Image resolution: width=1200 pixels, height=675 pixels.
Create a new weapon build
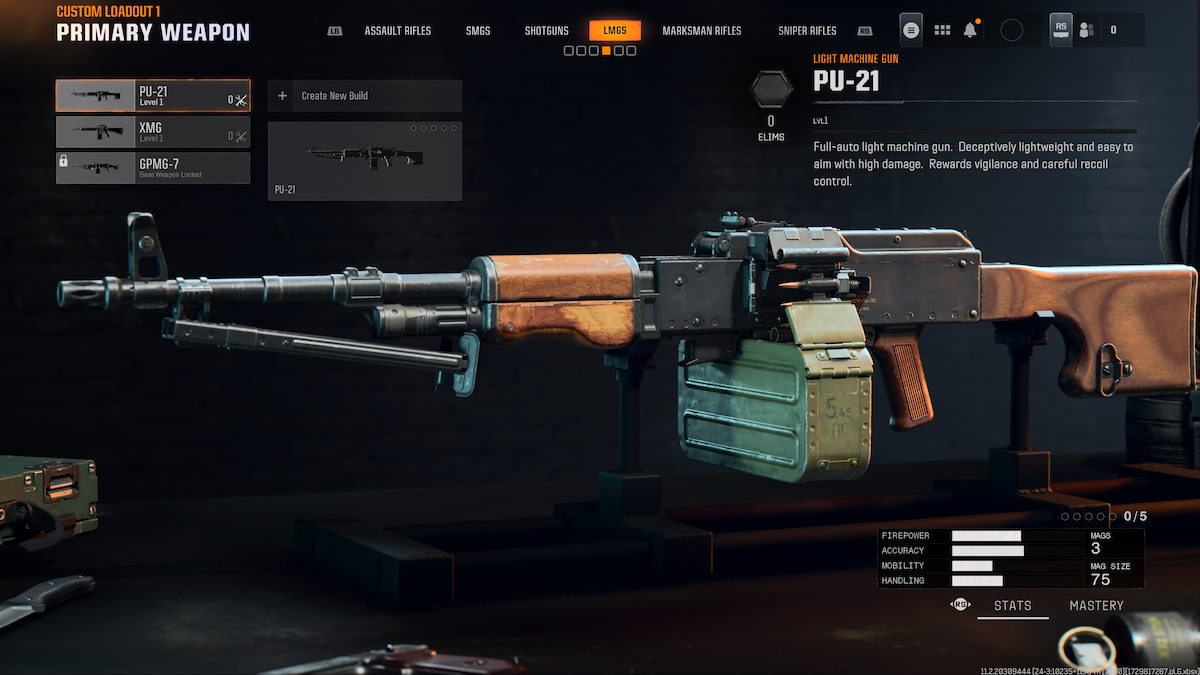coord(365,96)
